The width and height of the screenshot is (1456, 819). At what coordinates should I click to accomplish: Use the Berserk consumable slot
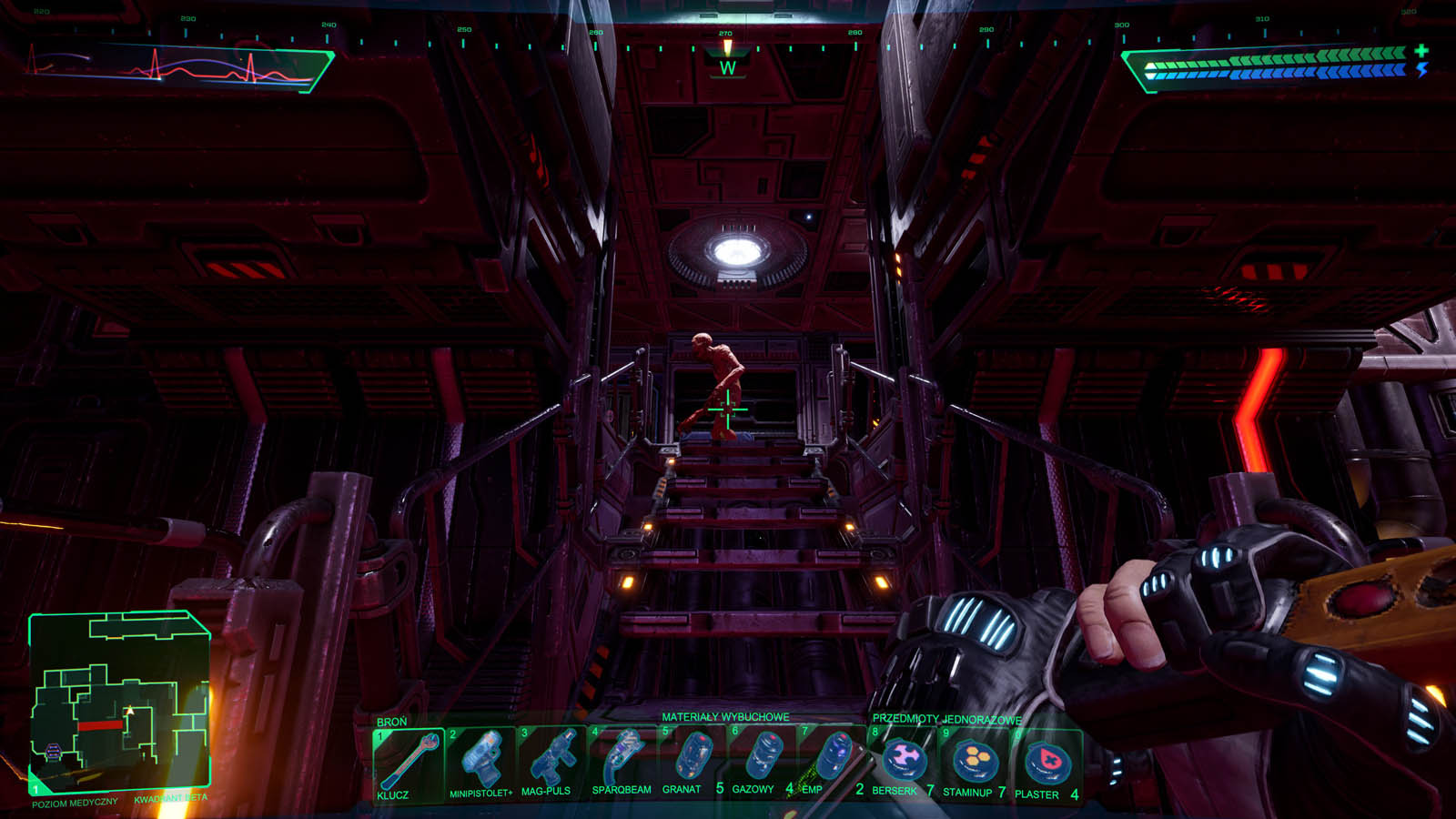(903, 761)
